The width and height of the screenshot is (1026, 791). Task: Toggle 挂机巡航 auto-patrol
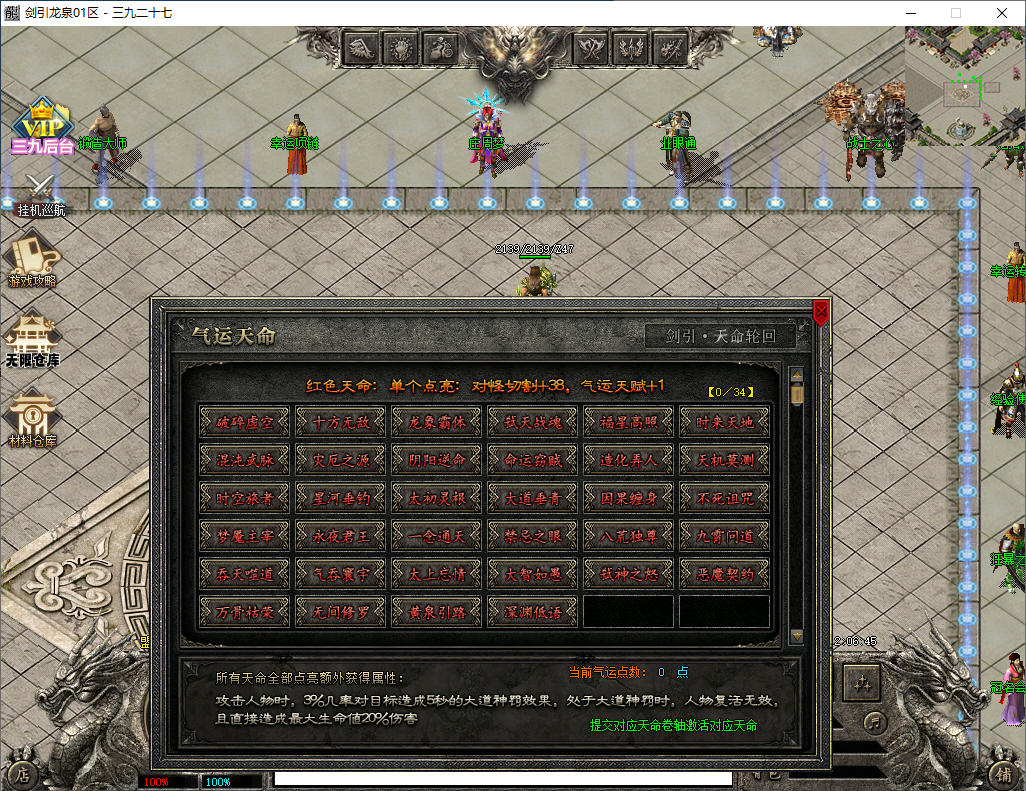pyautogui.click(x=41, y=195)
